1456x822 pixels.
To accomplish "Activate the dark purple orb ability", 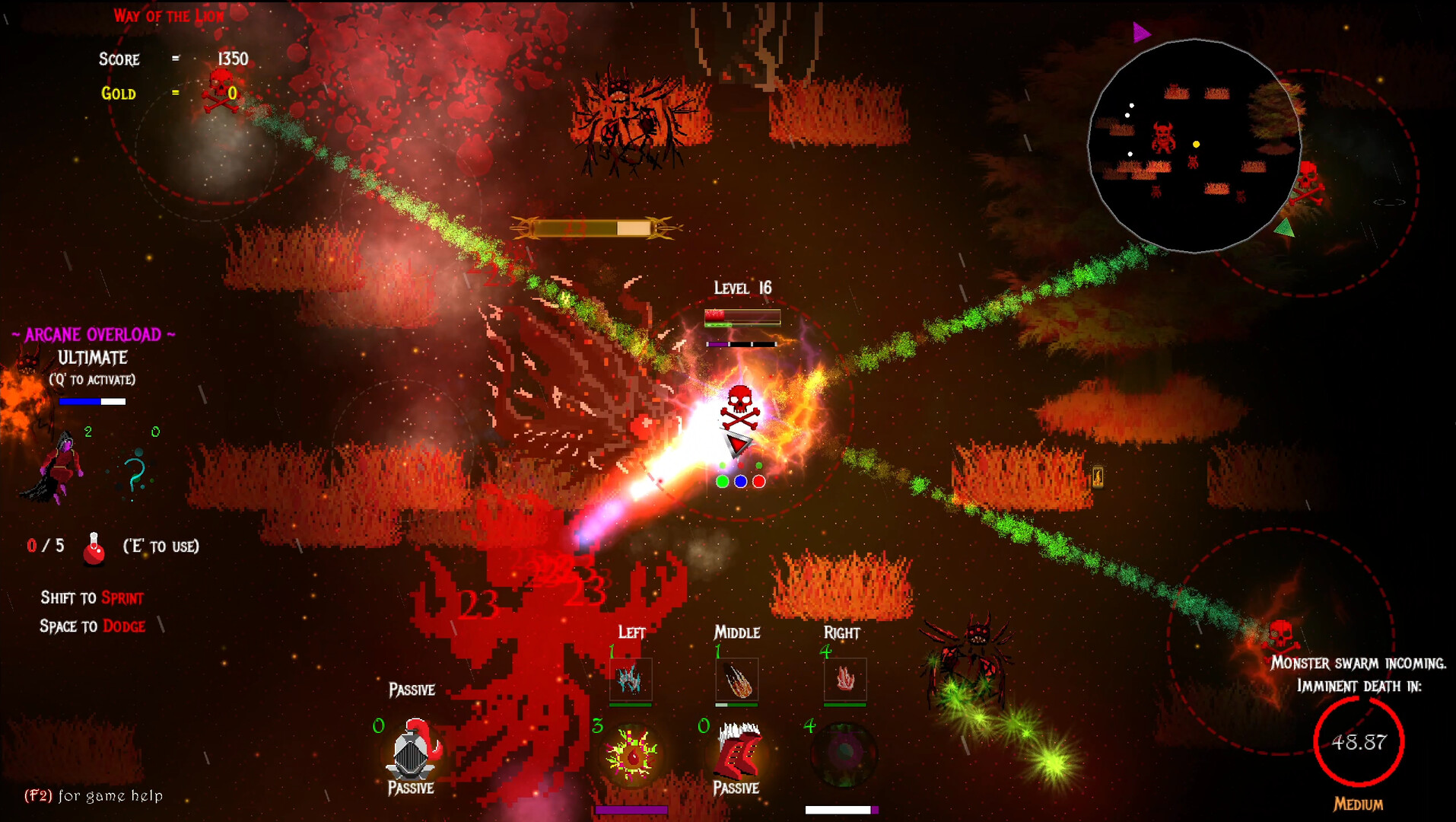I will point(844,754).
